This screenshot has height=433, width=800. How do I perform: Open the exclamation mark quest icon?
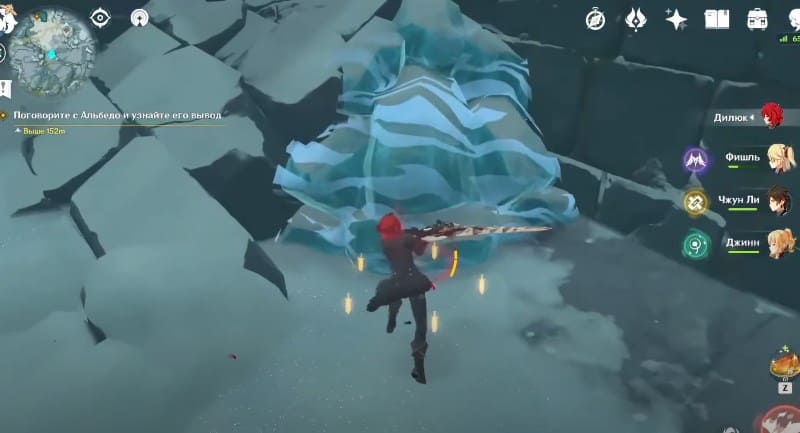pyautogui.click(x=5, y=88)
